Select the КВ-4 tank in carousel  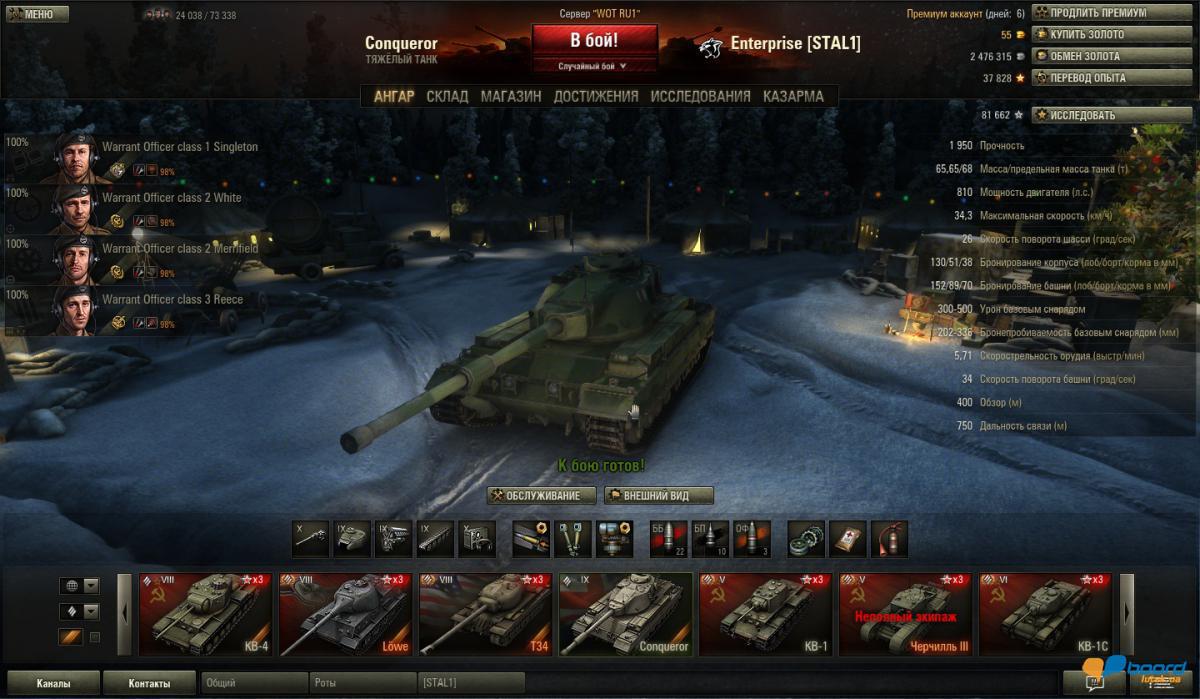click(x=204, y=613)
